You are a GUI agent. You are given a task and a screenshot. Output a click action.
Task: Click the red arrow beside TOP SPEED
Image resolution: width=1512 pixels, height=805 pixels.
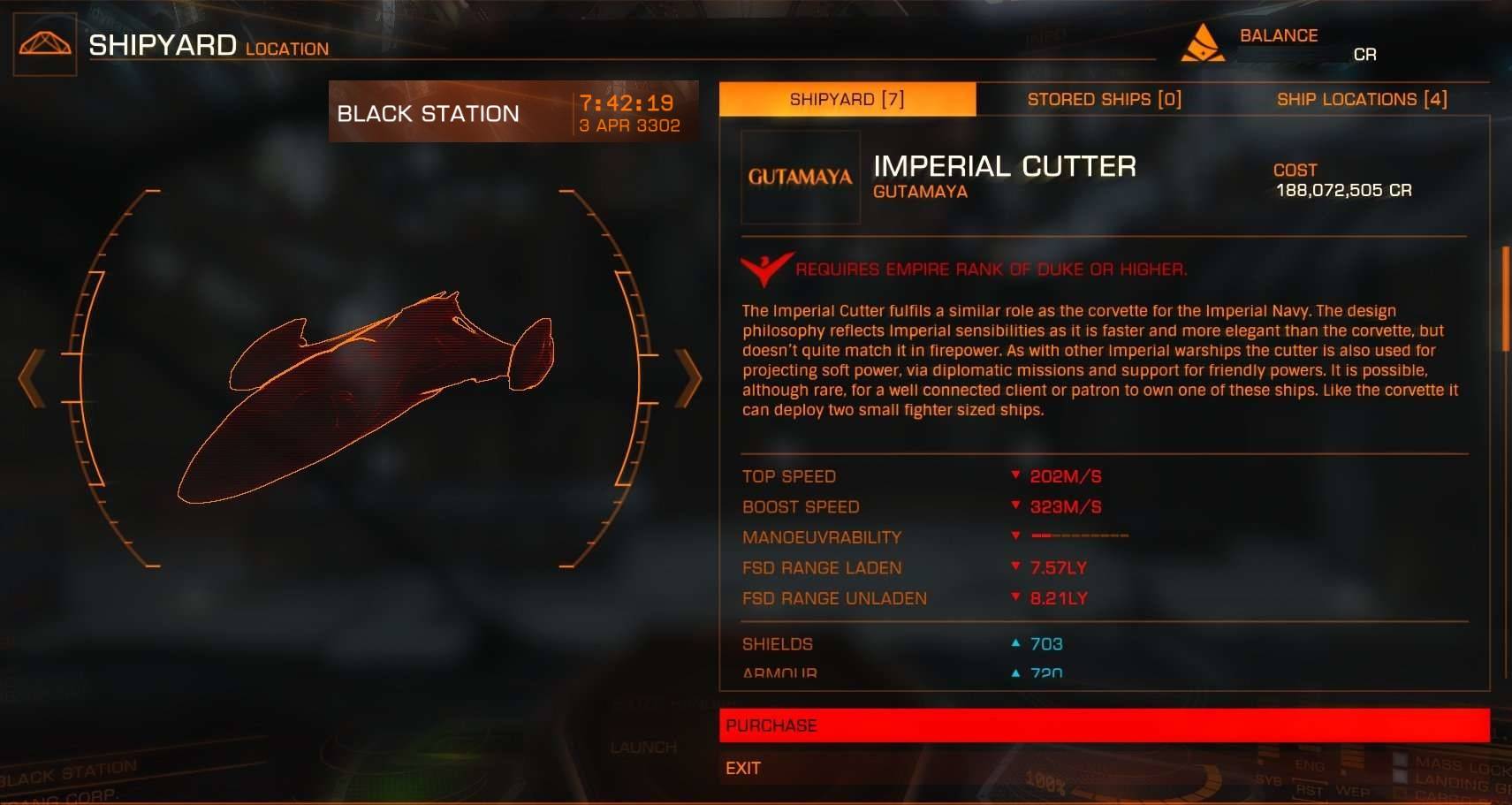tap(1014, 476)
